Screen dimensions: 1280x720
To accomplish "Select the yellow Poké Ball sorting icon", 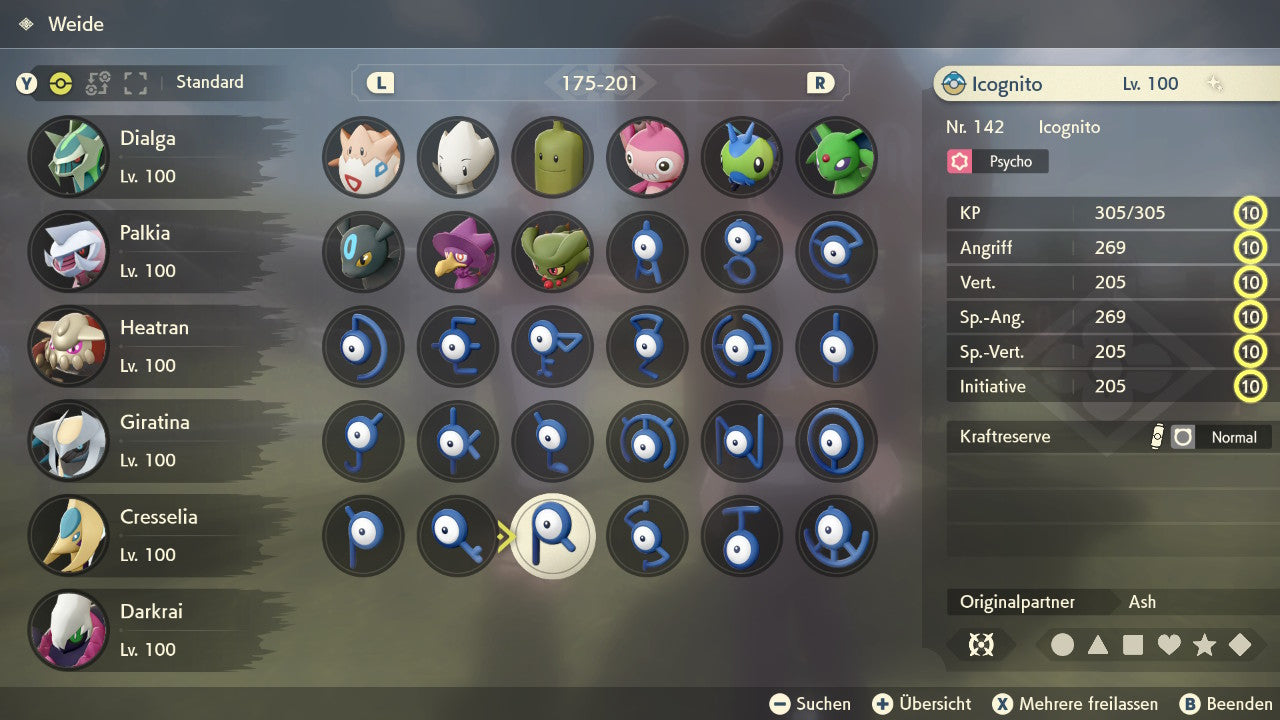I will pyautogui.click(x=61, y=84).
